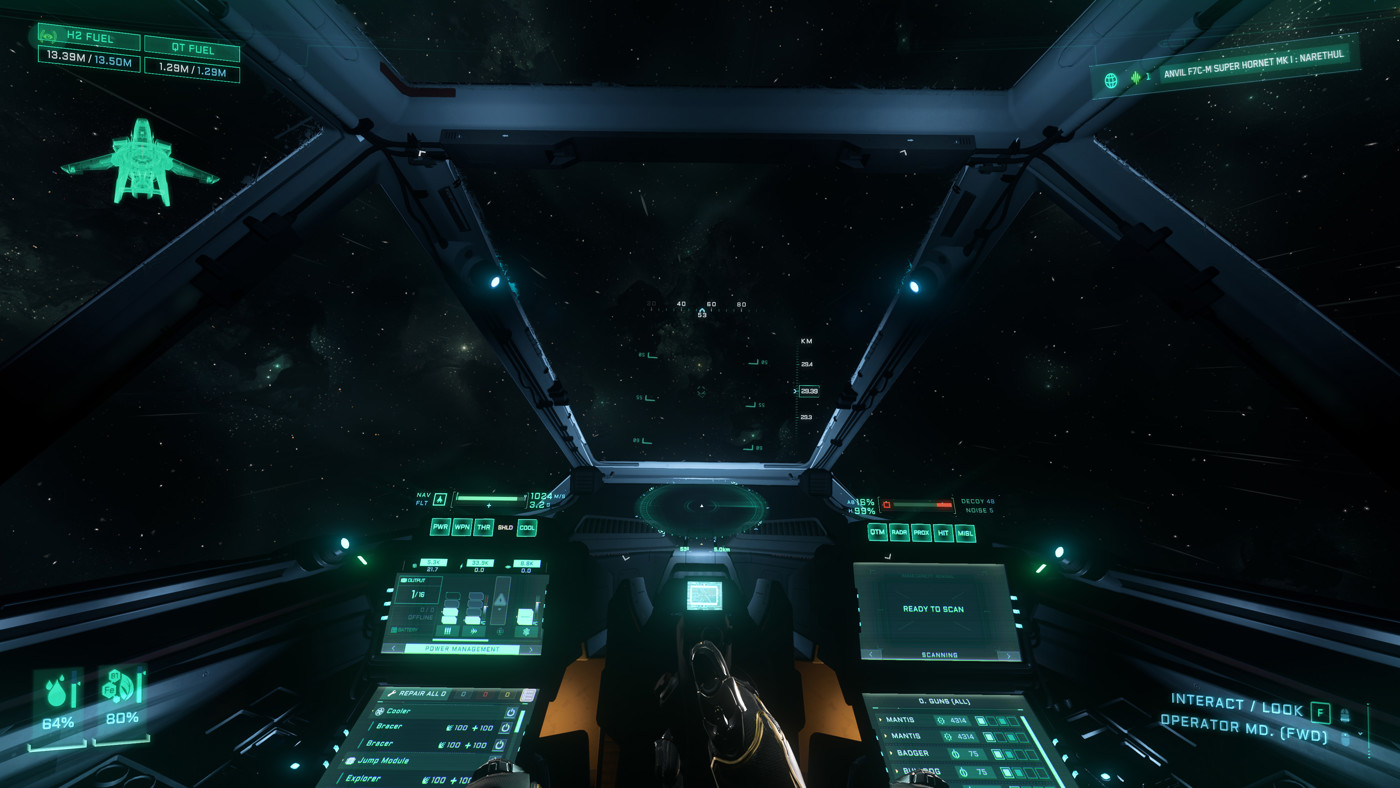Viewport: 1400px width, 788px height.
Task: Select the WPN weapons page icon
Action: [x=461, y=527]
